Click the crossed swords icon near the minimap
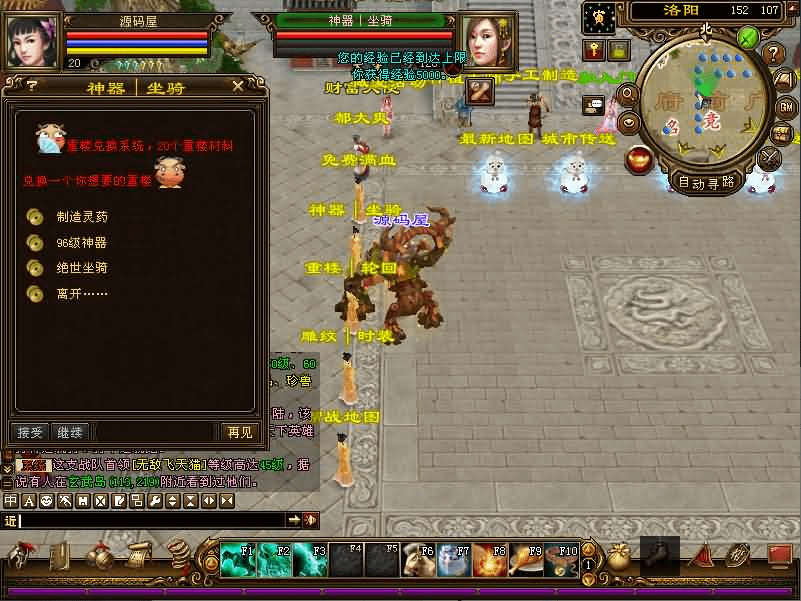 click(x=770, y=158)
